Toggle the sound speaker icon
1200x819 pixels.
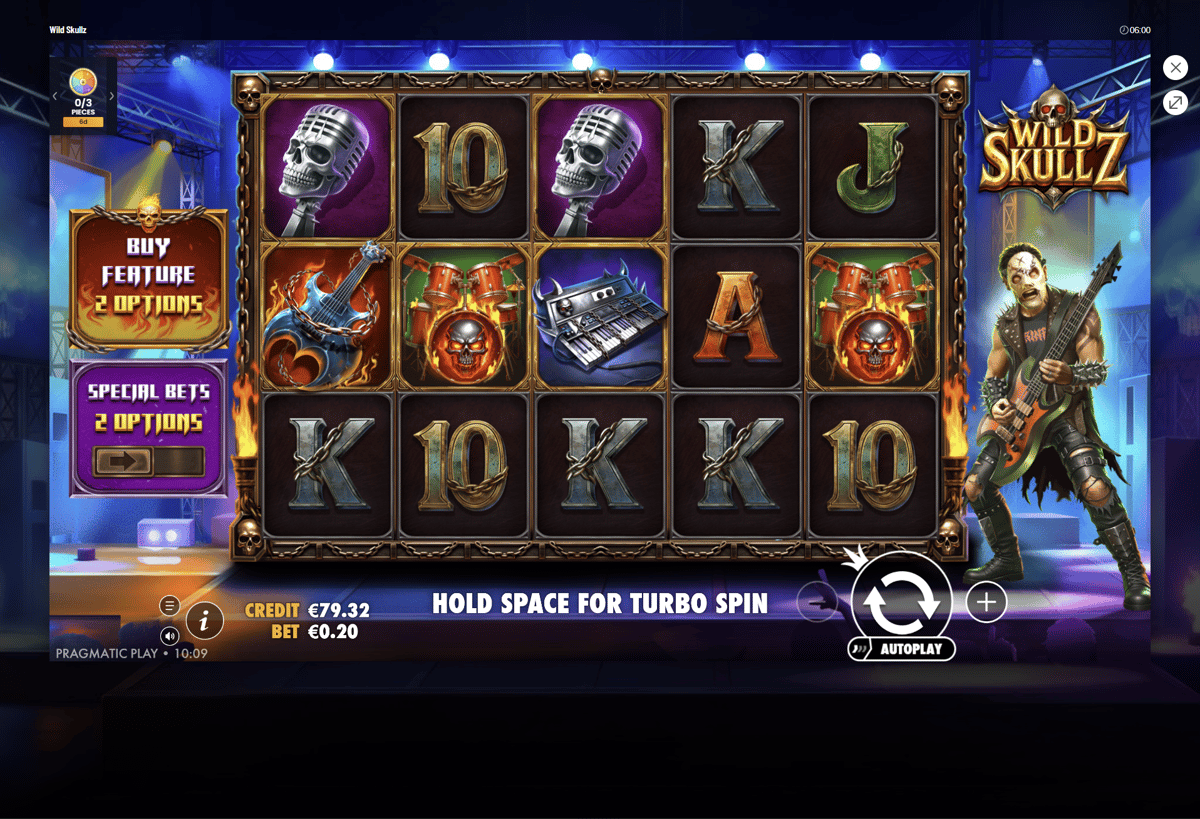point(170,636)
